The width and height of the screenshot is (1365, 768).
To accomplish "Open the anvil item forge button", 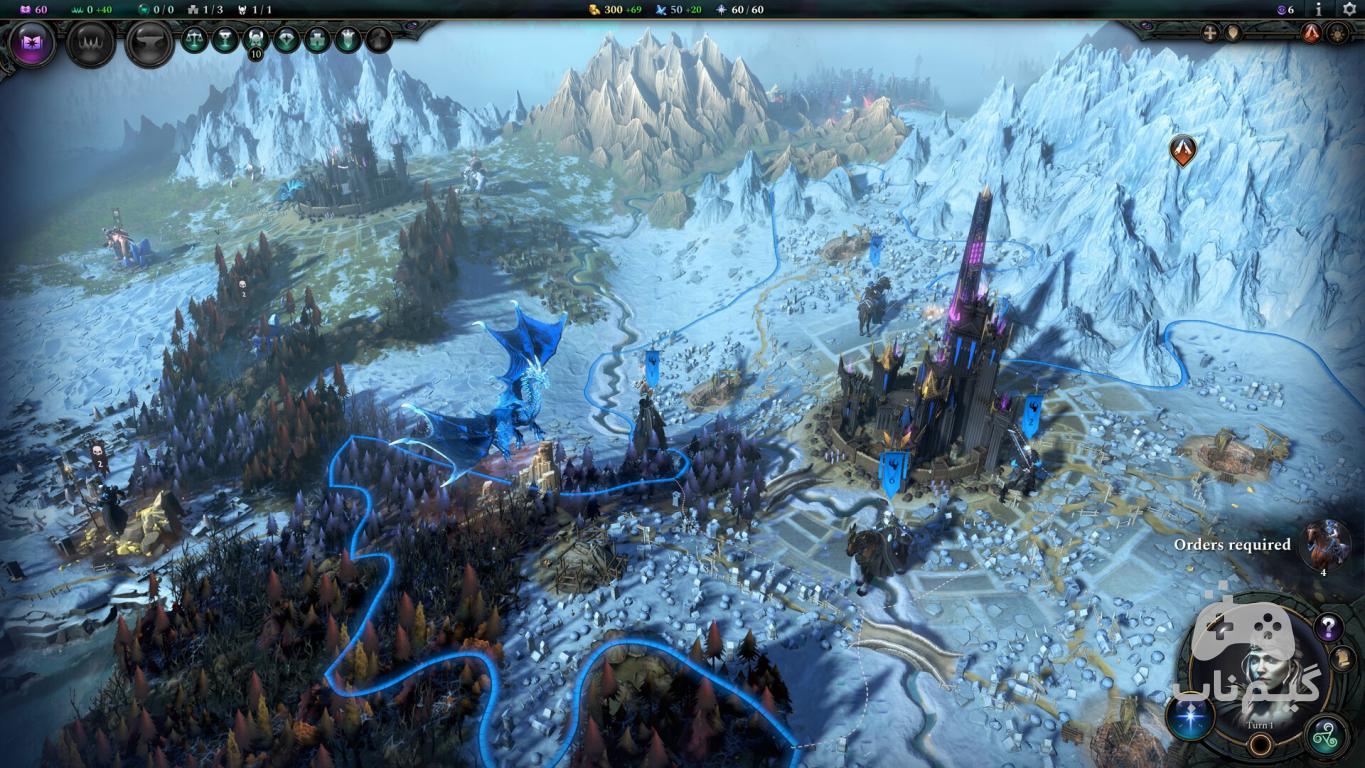I will pyautogui.click(x=149, y=44).
